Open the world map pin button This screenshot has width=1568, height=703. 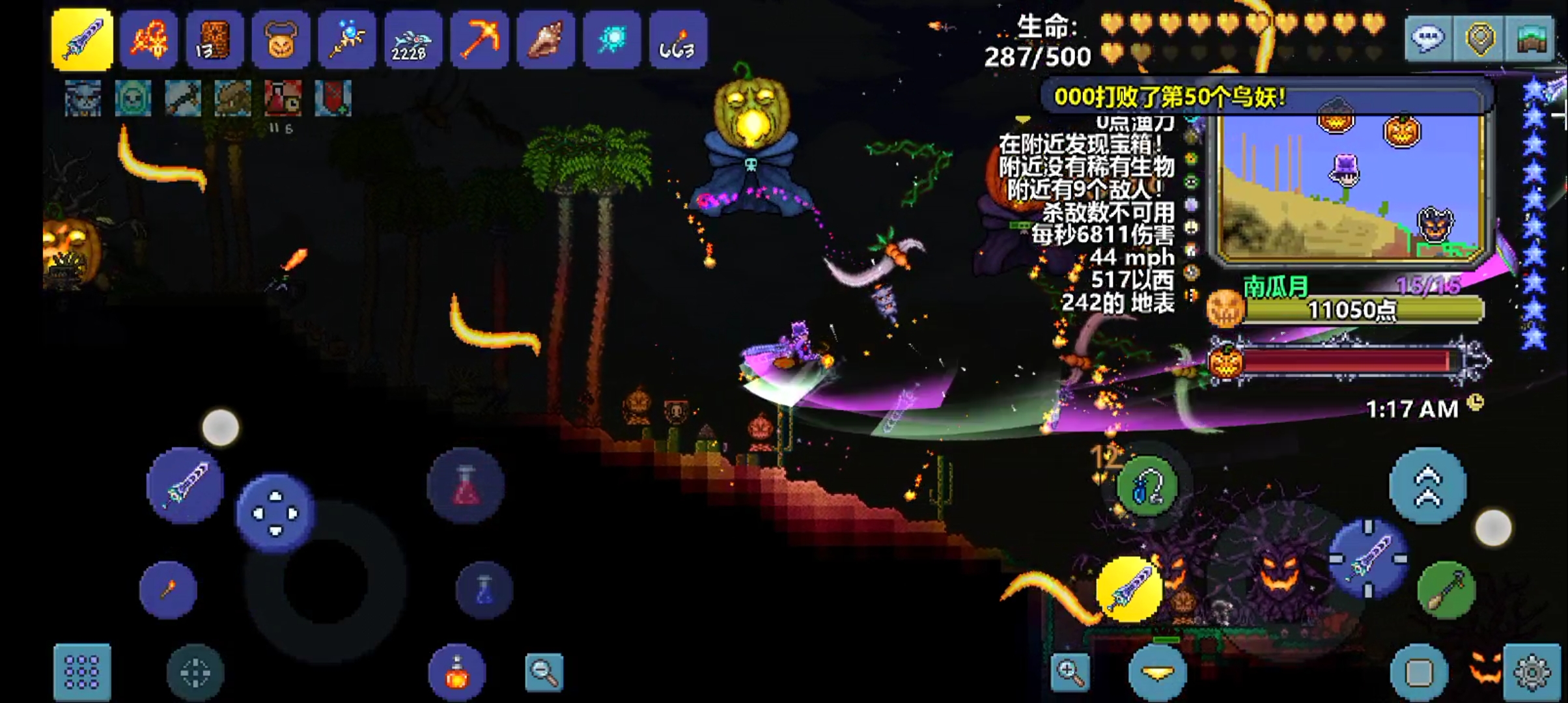[x=1479, y=39]
